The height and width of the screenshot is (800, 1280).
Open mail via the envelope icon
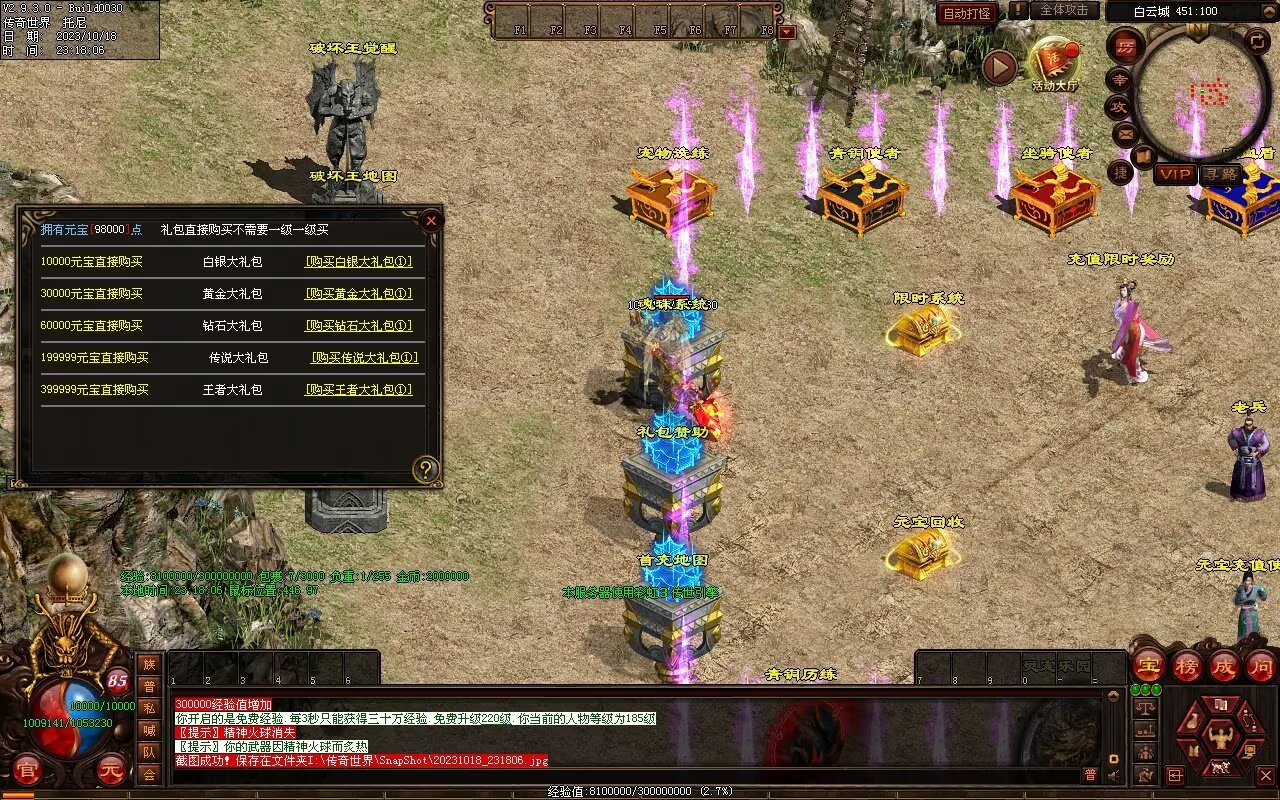click(x=1124, y=132)
